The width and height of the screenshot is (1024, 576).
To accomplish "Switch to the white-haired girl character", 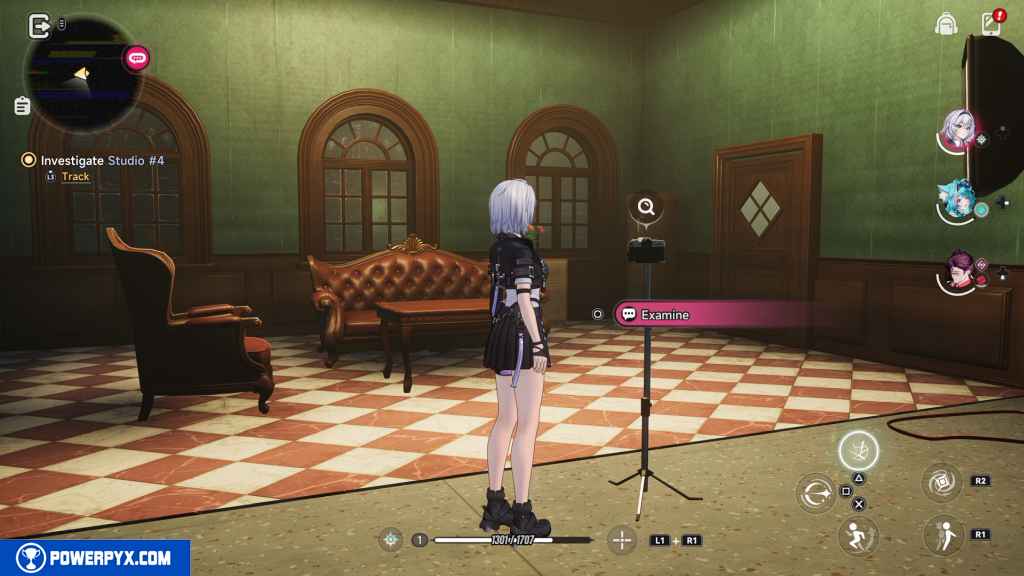I will (958, 130).
